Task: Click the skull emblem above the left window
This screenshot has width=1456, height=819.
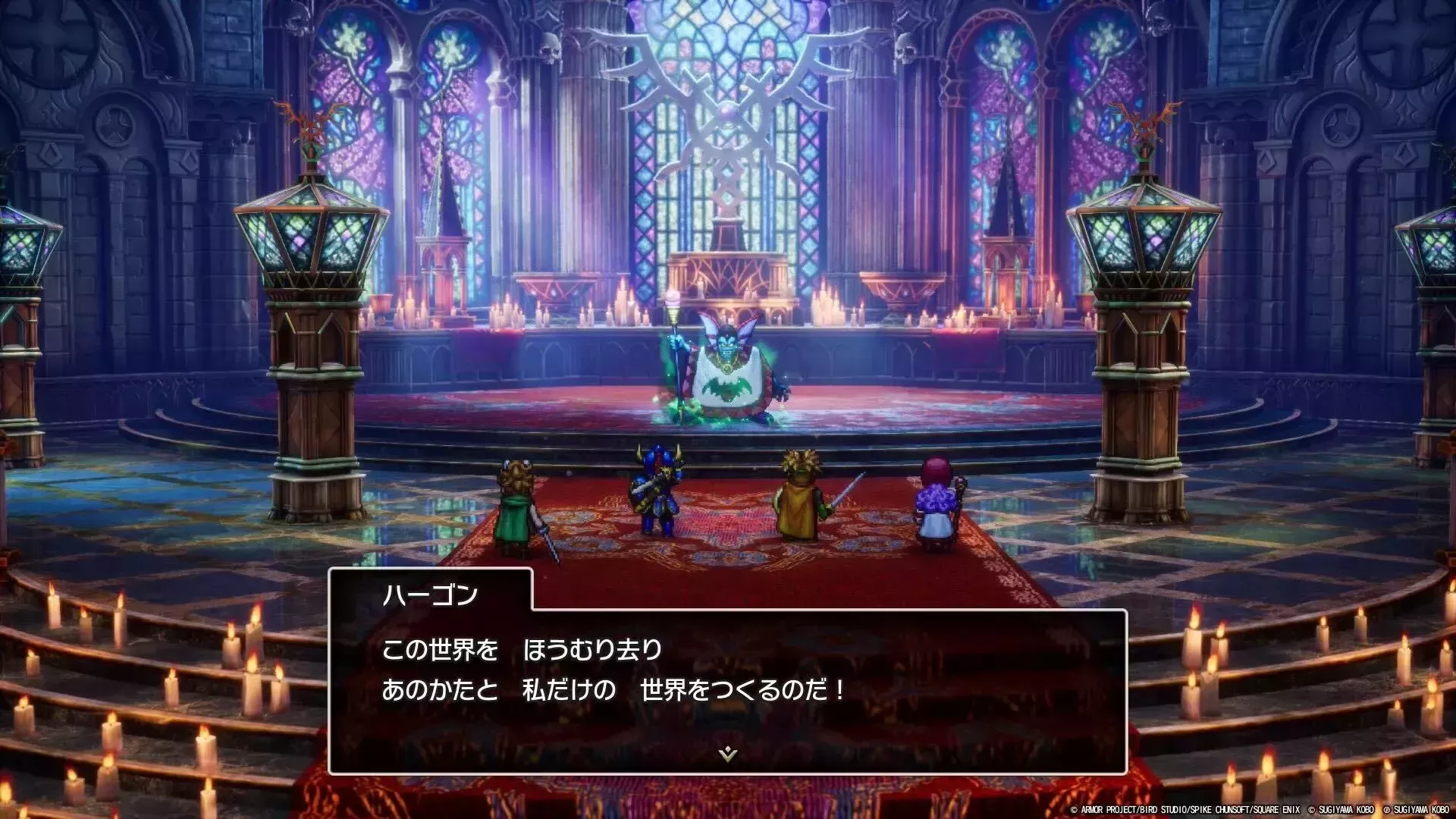Action: [x=548, y=48]
